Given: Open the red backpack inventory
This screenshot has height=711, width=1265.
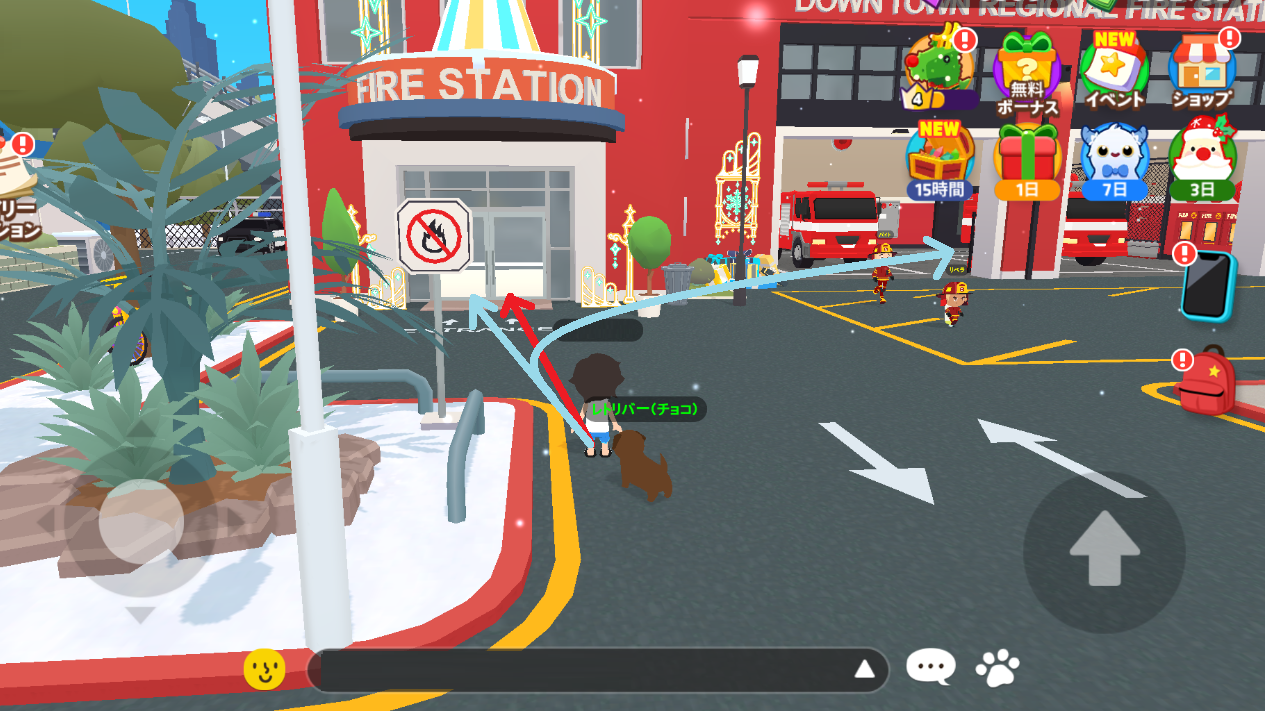Looking at the screenshot, I should tap(1206, 380).
